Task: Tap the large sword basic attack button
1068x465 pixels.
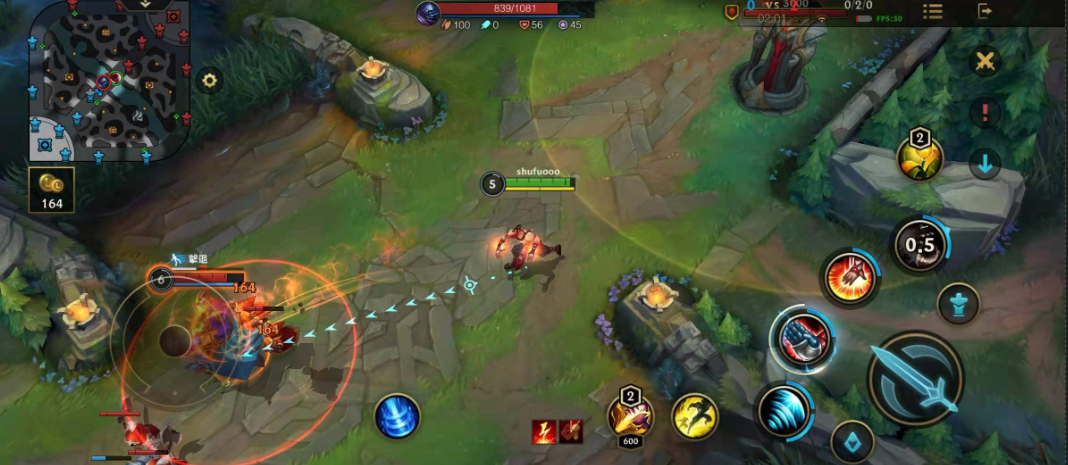Action: [915, 380]
